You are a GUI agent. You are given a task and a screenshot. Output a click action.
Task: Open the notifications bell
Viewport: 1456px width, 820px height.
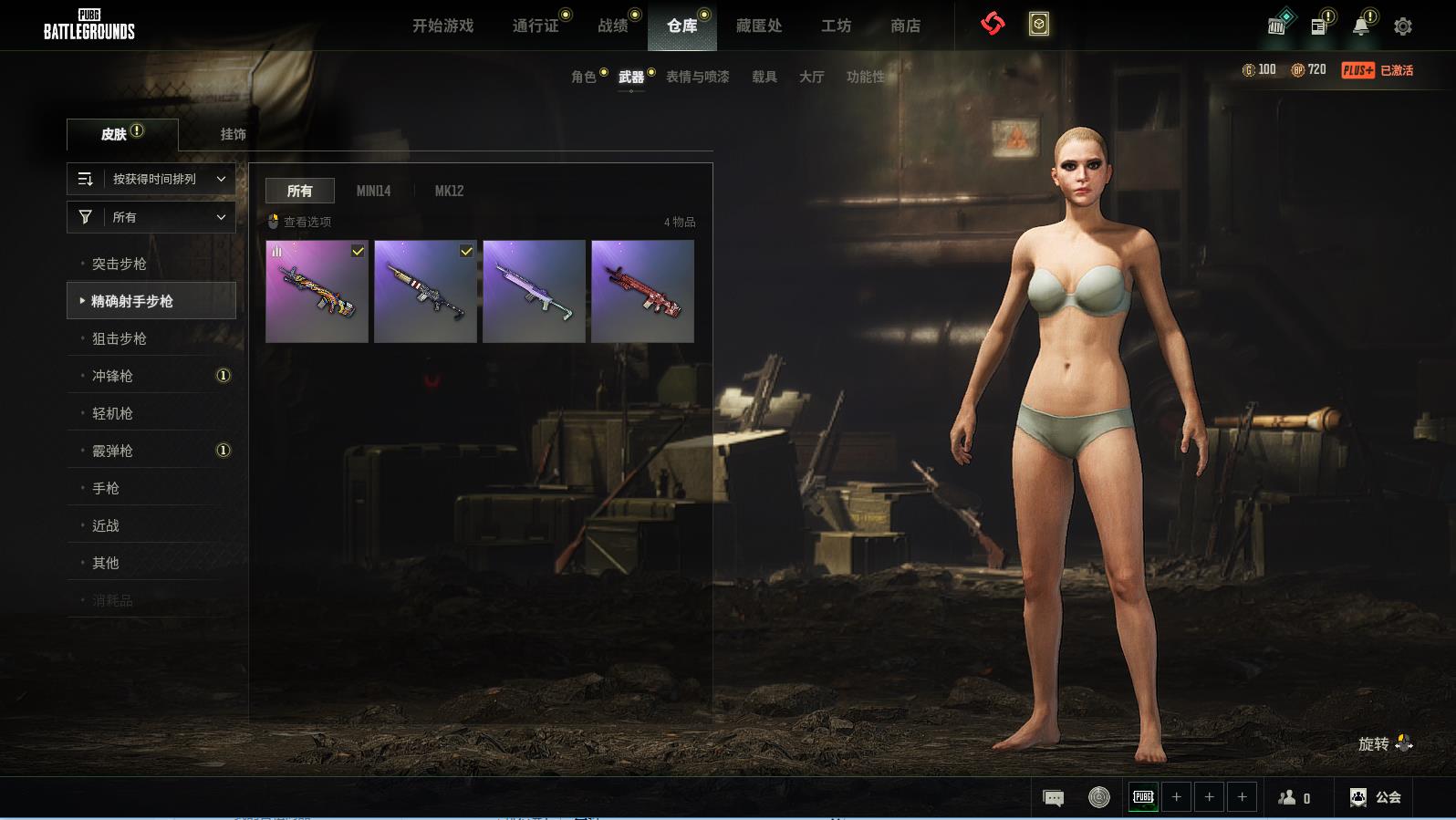click(1360, 26)
